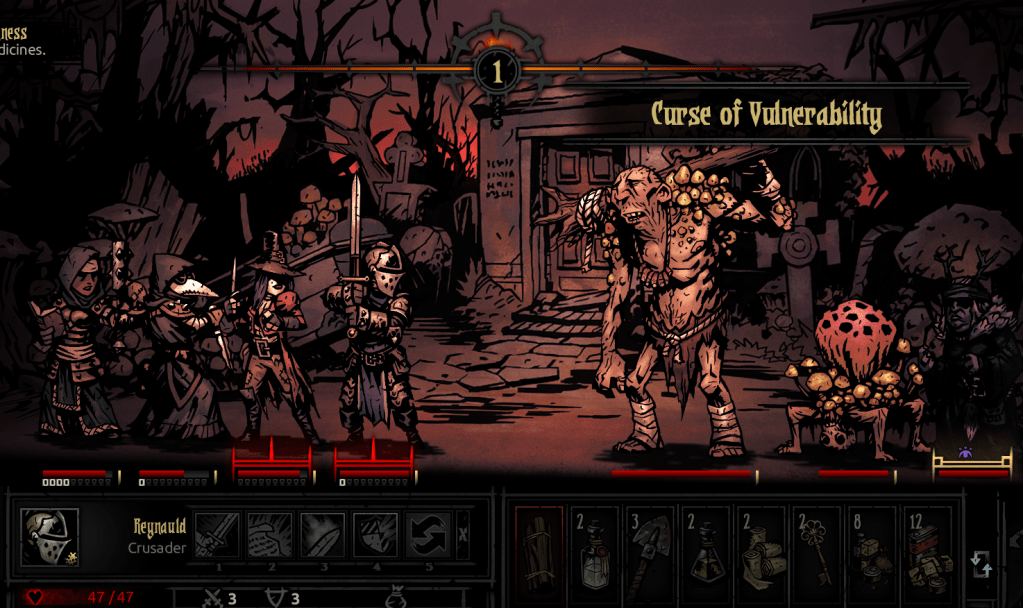Viewport: 1023px width, 608px height.
Task: Select the food stack of 8
Action: click(875, 551)
